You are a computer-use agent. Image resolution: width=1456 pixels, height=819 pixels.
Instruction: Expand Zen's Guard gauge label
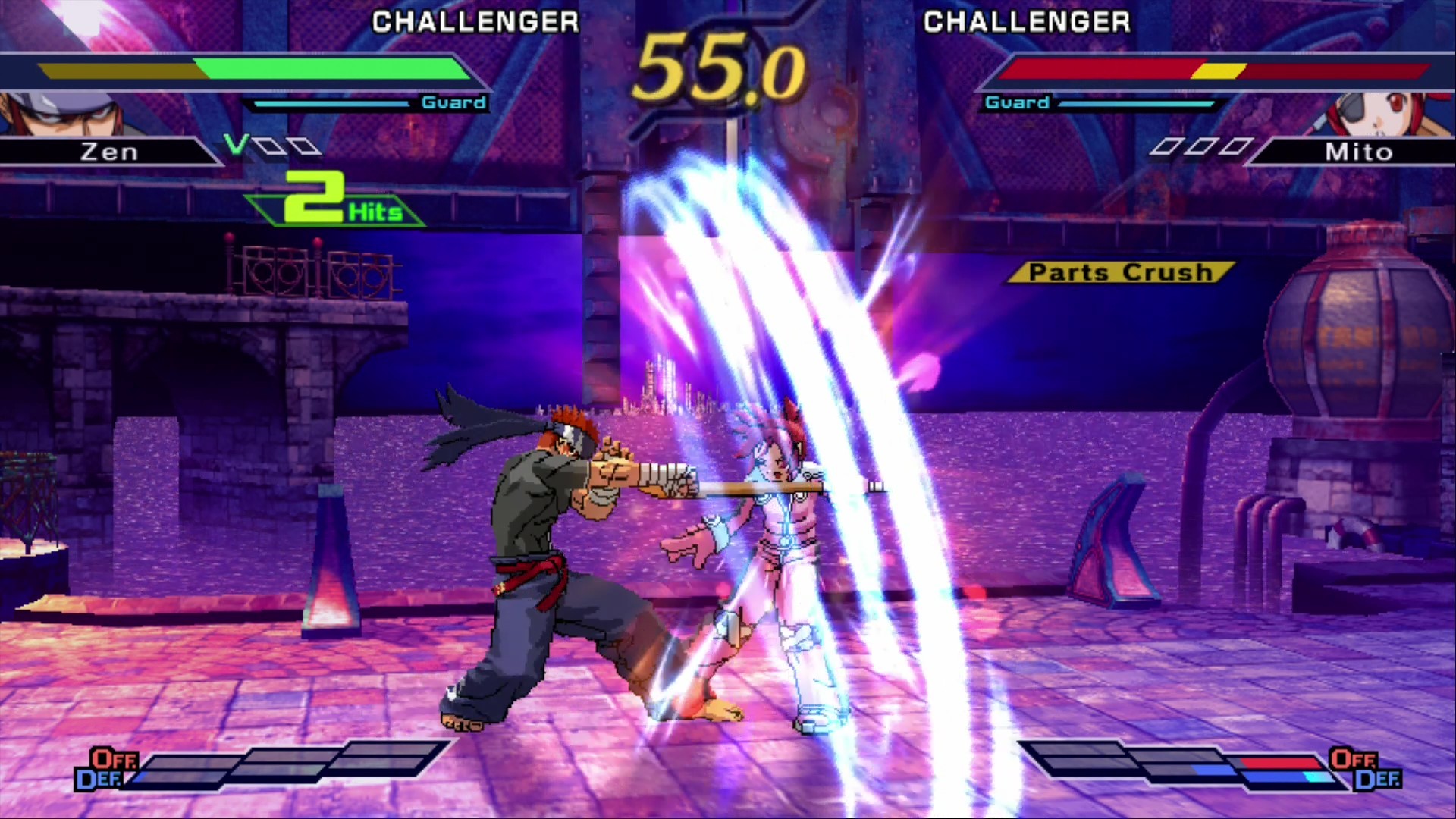click(453, 102)
